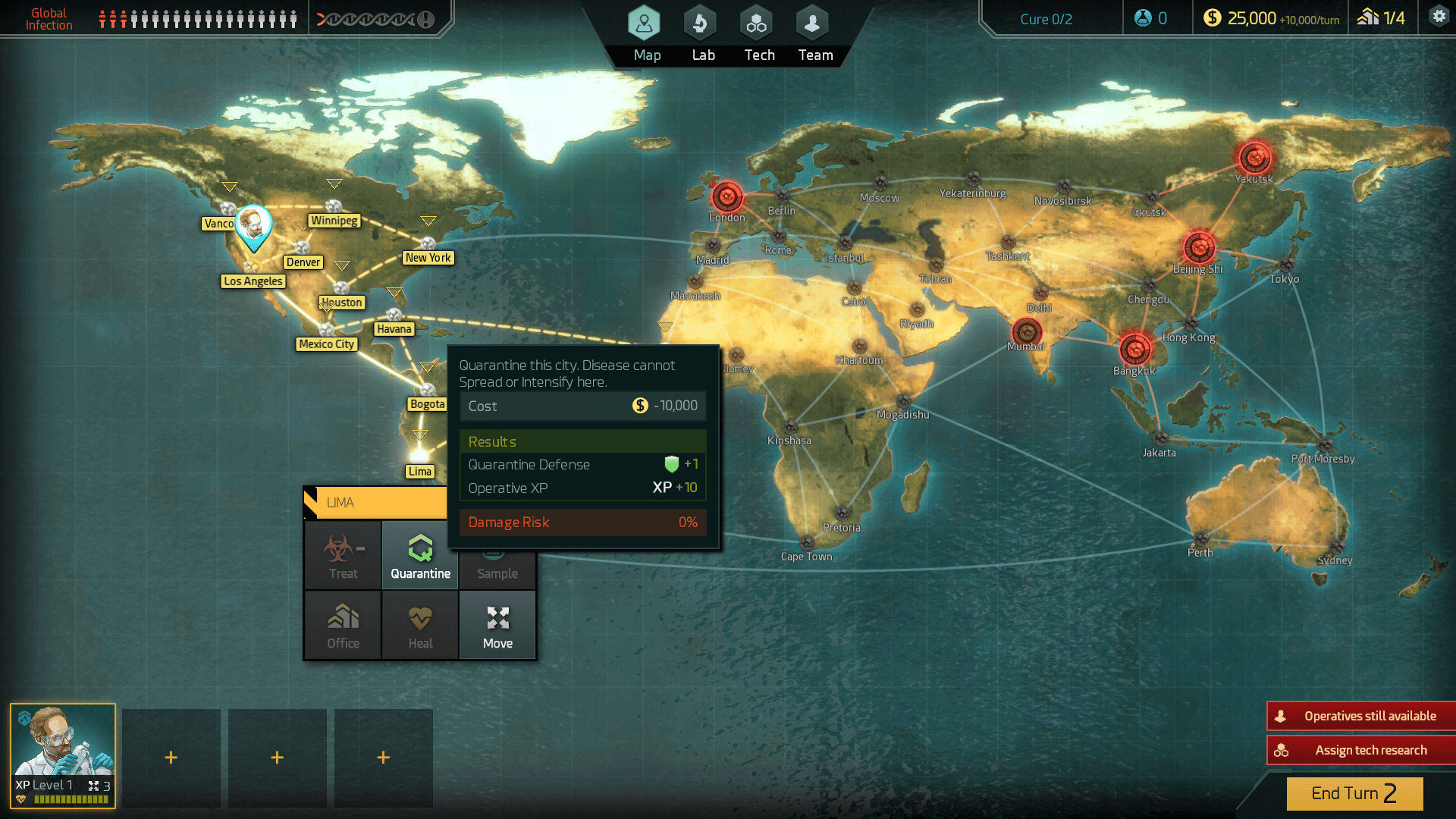Select the Office action button
Screen dimensions: 1456x819
coord(343,626)
